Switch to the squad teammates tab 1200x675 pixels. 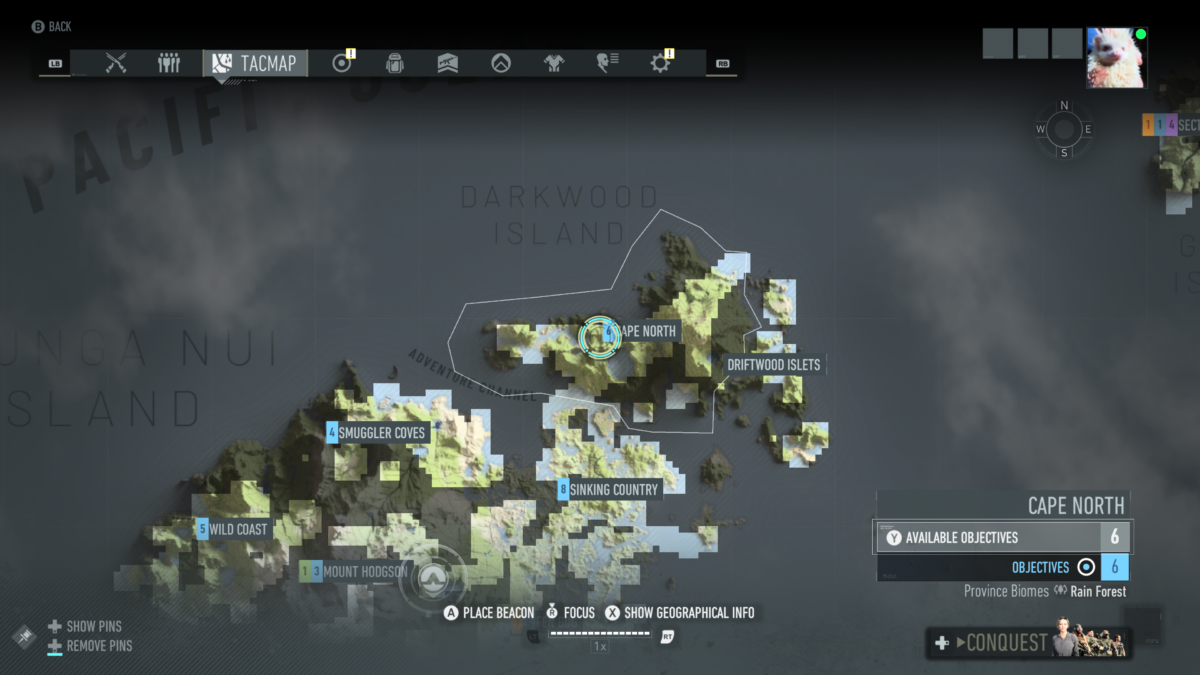point(169,63)
